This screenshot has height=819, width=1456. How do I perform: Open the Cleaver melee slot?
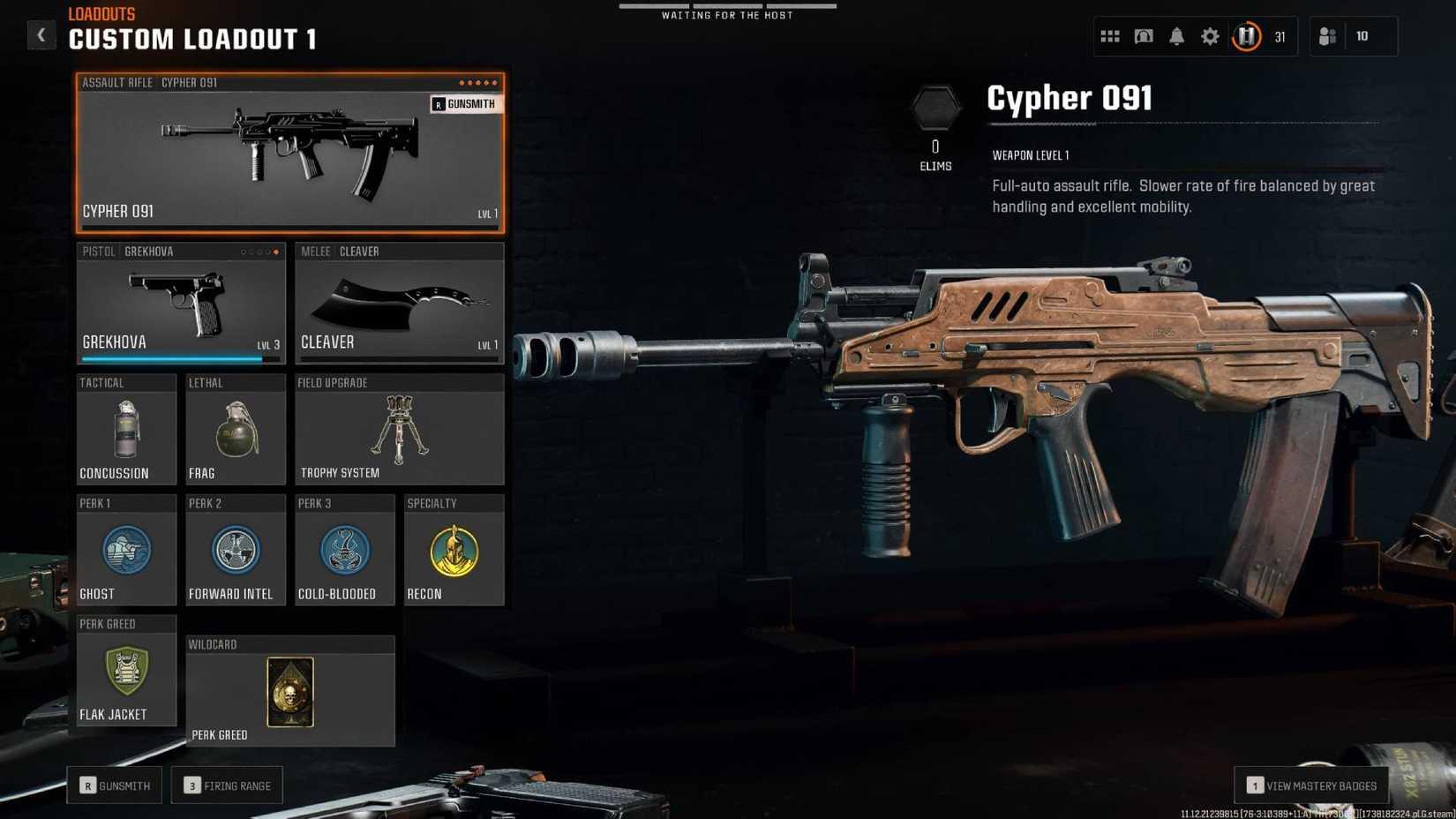tap(399, 304)
